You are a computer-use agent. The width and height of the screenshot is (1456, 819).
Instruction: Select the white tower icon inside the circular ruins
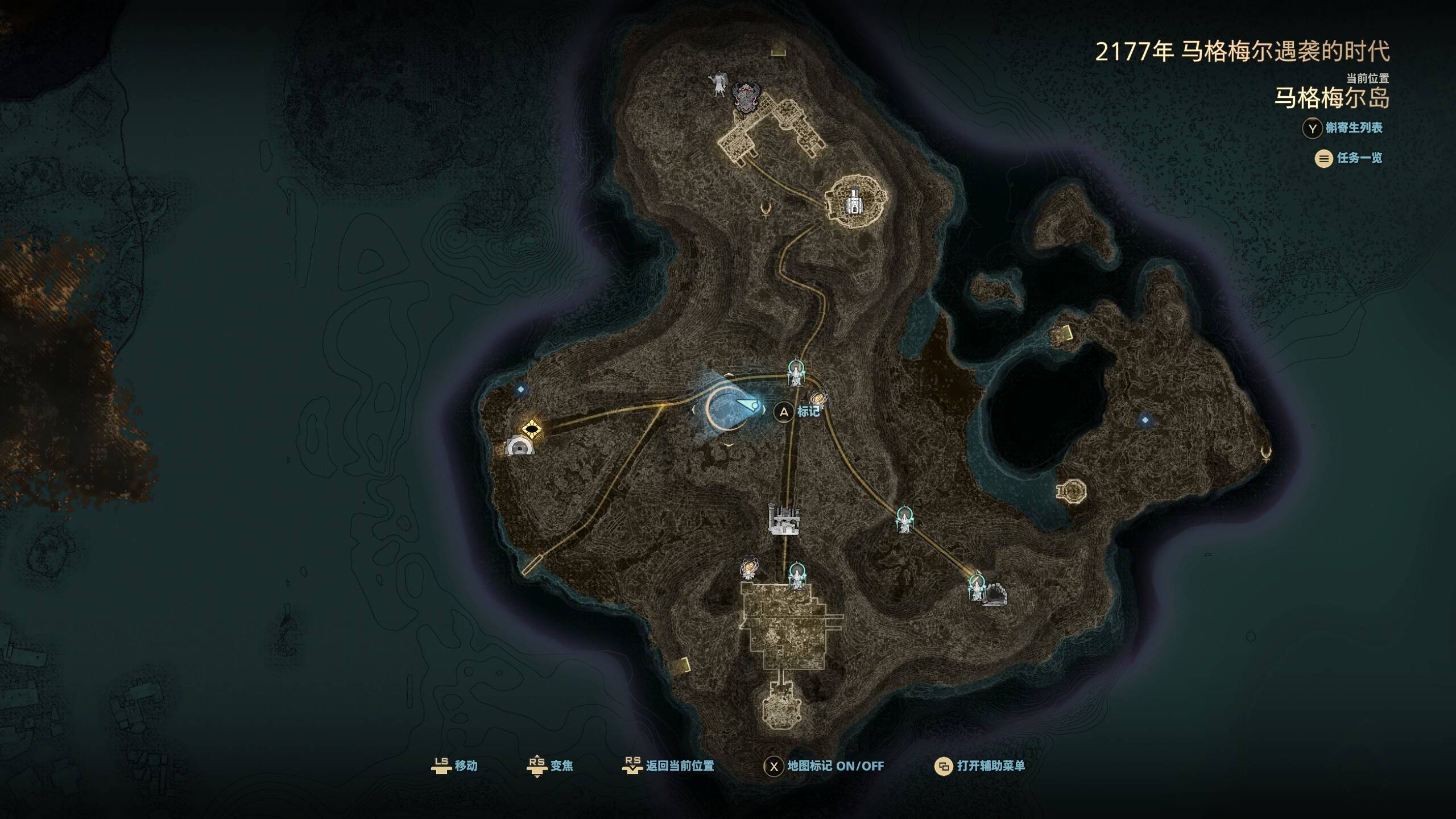(853, 201)
